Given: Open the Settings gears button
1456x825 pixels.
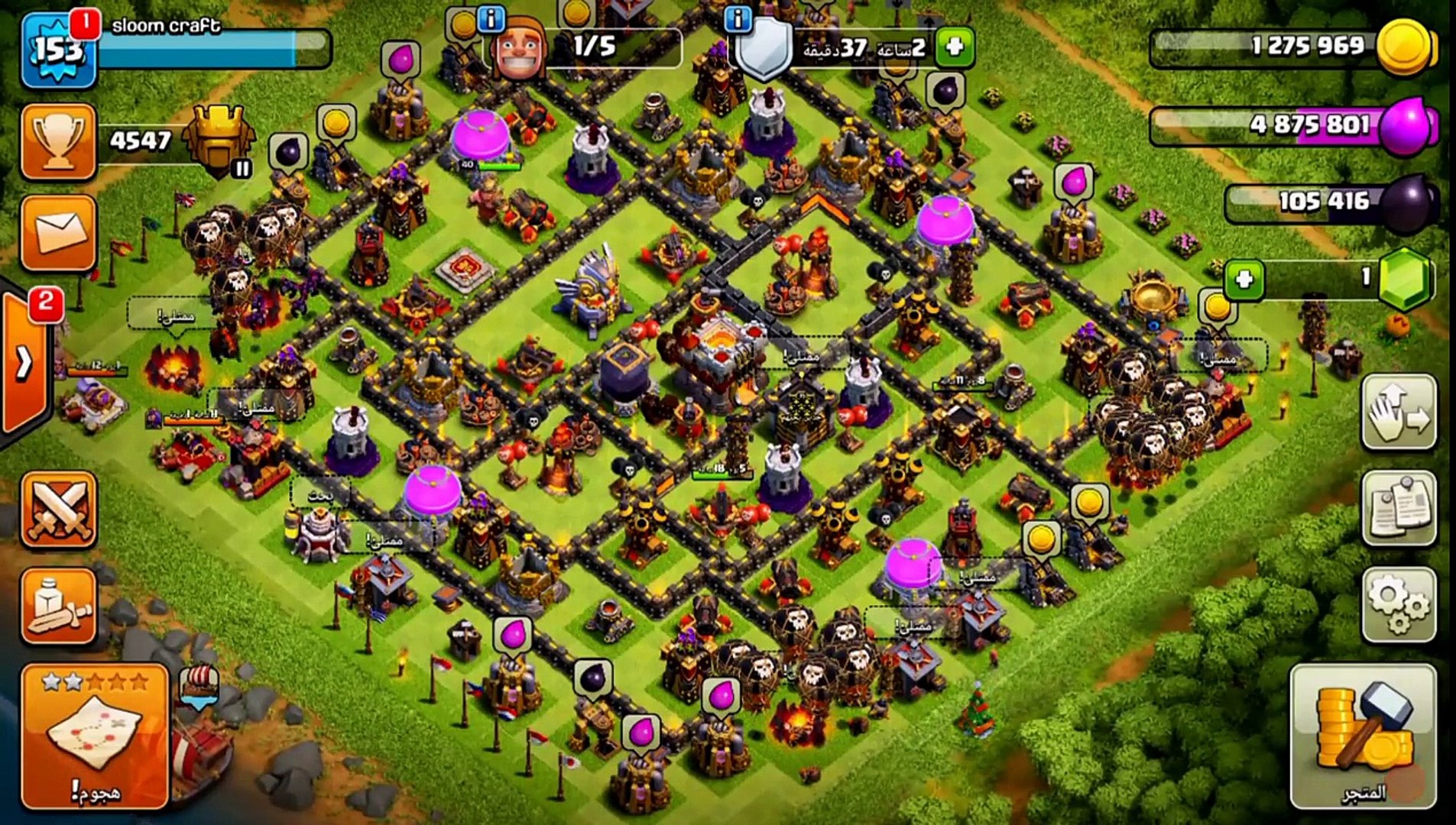Looking at the screenshot, I should [1399, 605].
